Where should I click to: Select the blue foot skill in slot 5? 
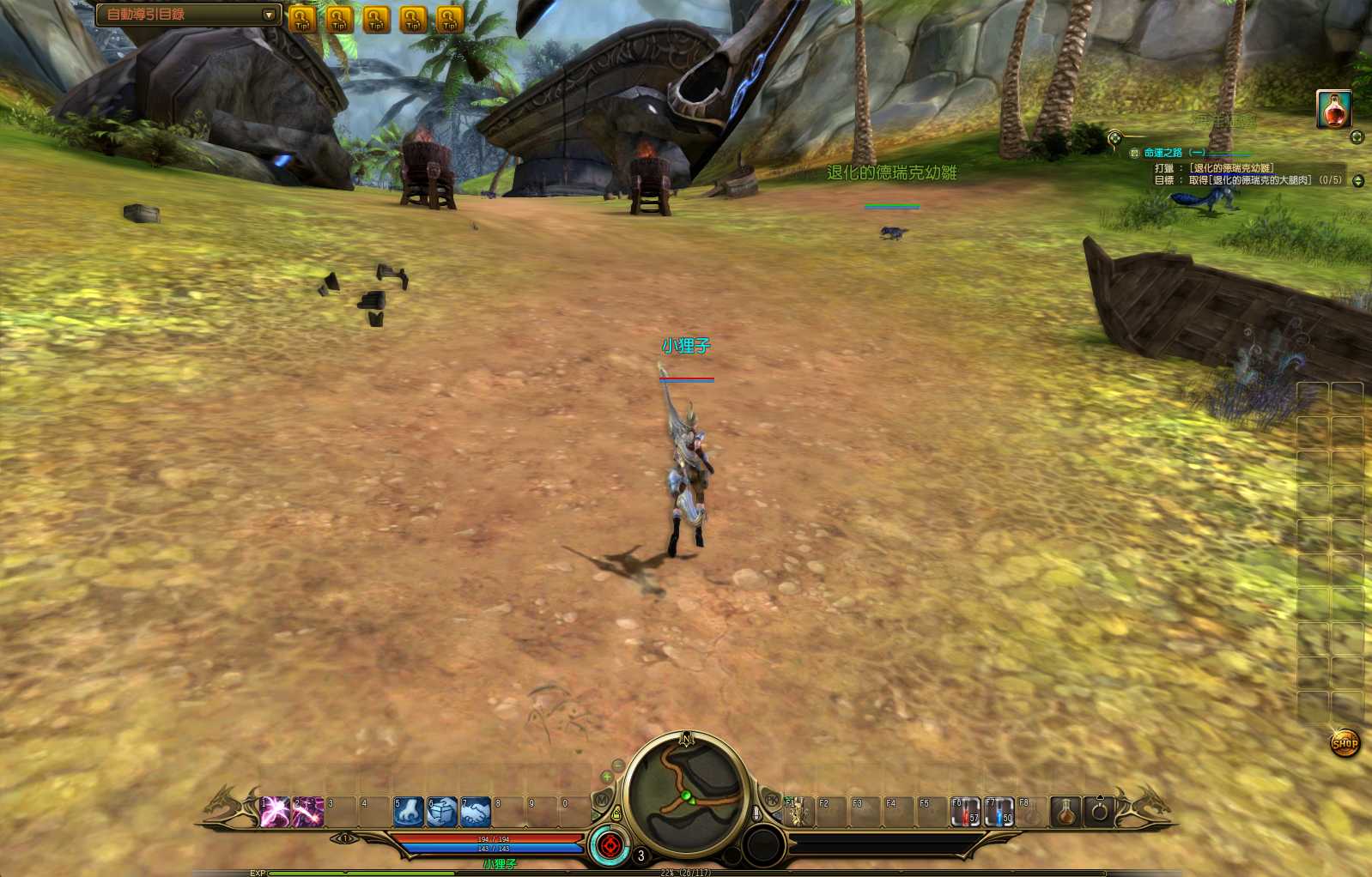pyautogui.click(x=409, y=811)
